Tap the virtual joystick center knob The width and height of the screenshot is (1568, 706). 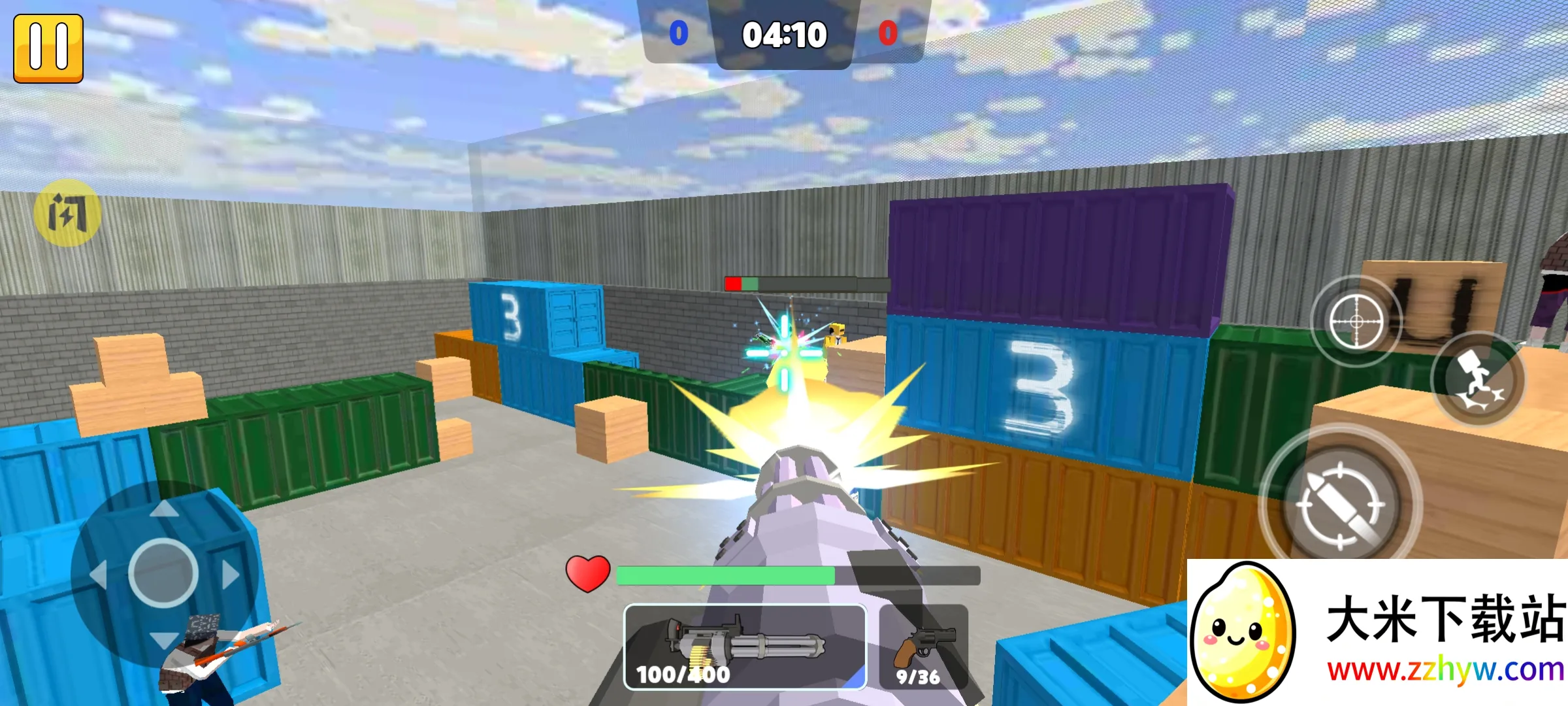click(x=163, y=573)
